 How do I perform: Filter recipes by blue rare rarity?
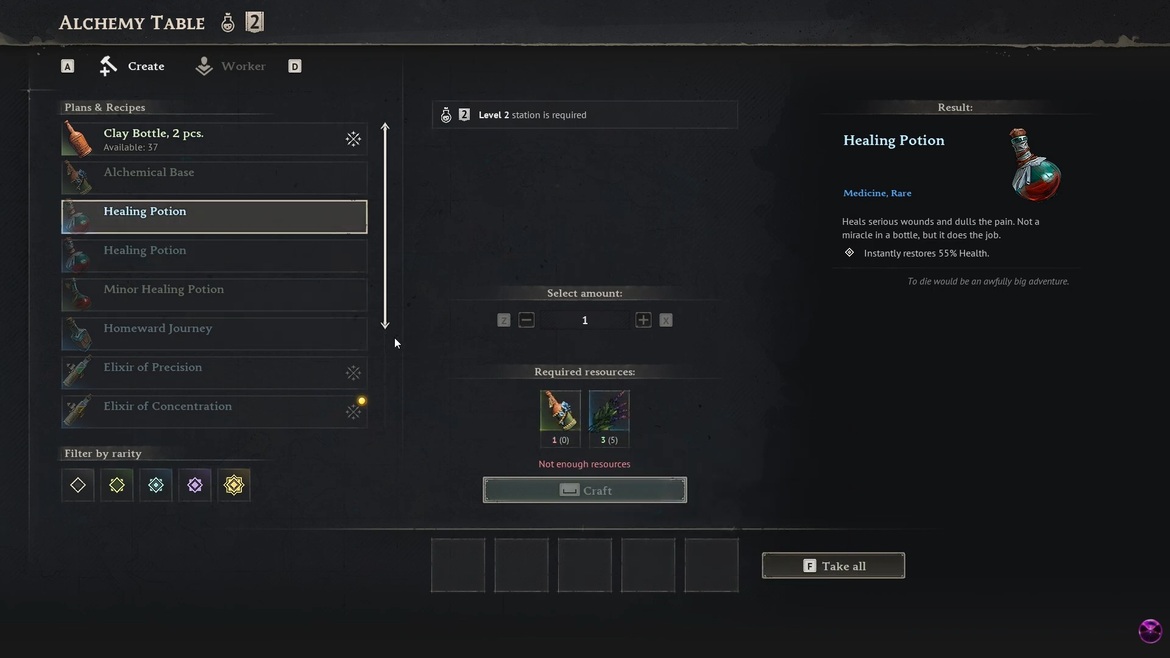tap(156, 485)
